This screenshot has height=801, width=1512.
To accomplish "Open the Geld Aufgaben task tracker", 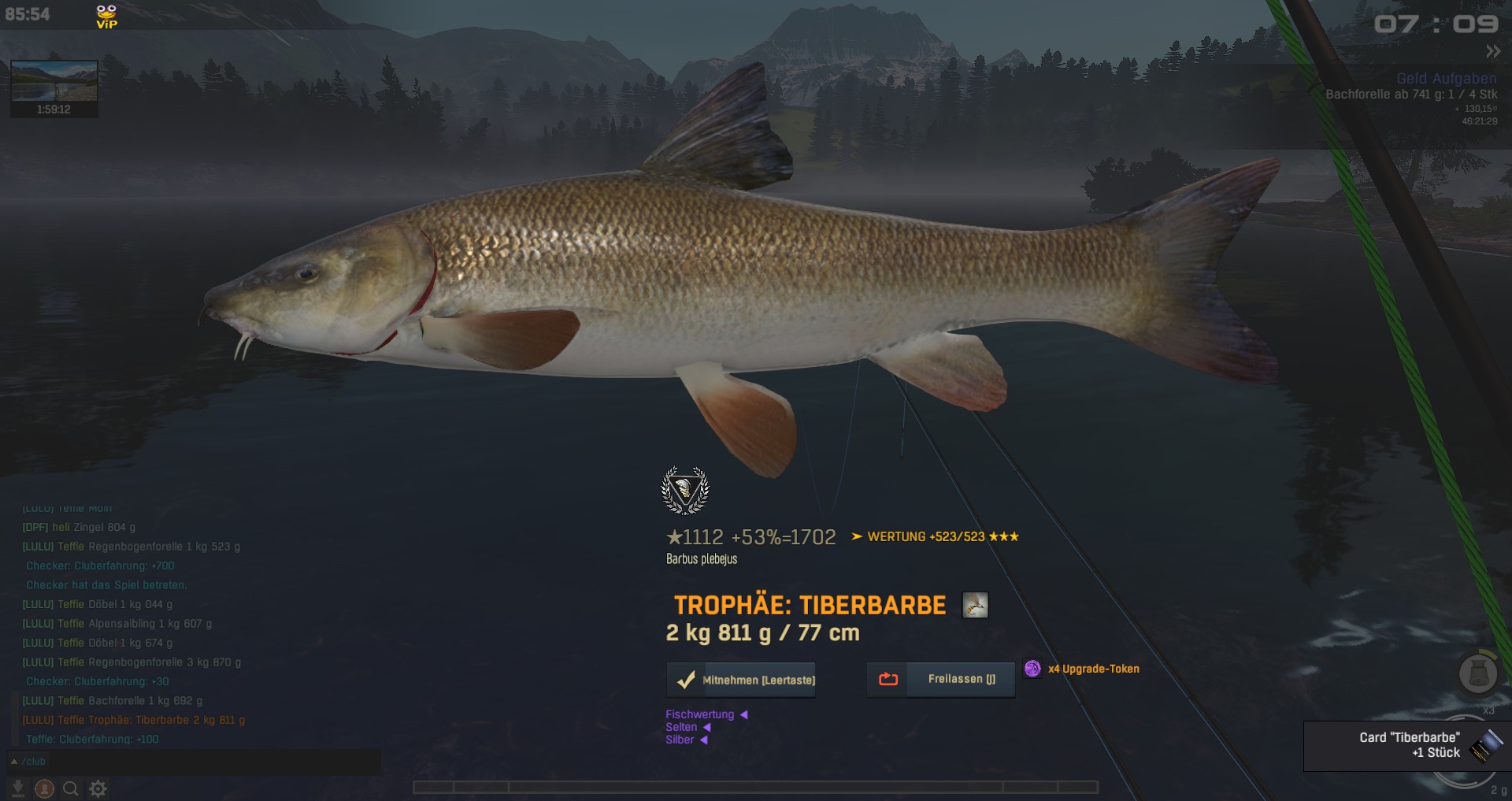I will [x=1446, y=79].
